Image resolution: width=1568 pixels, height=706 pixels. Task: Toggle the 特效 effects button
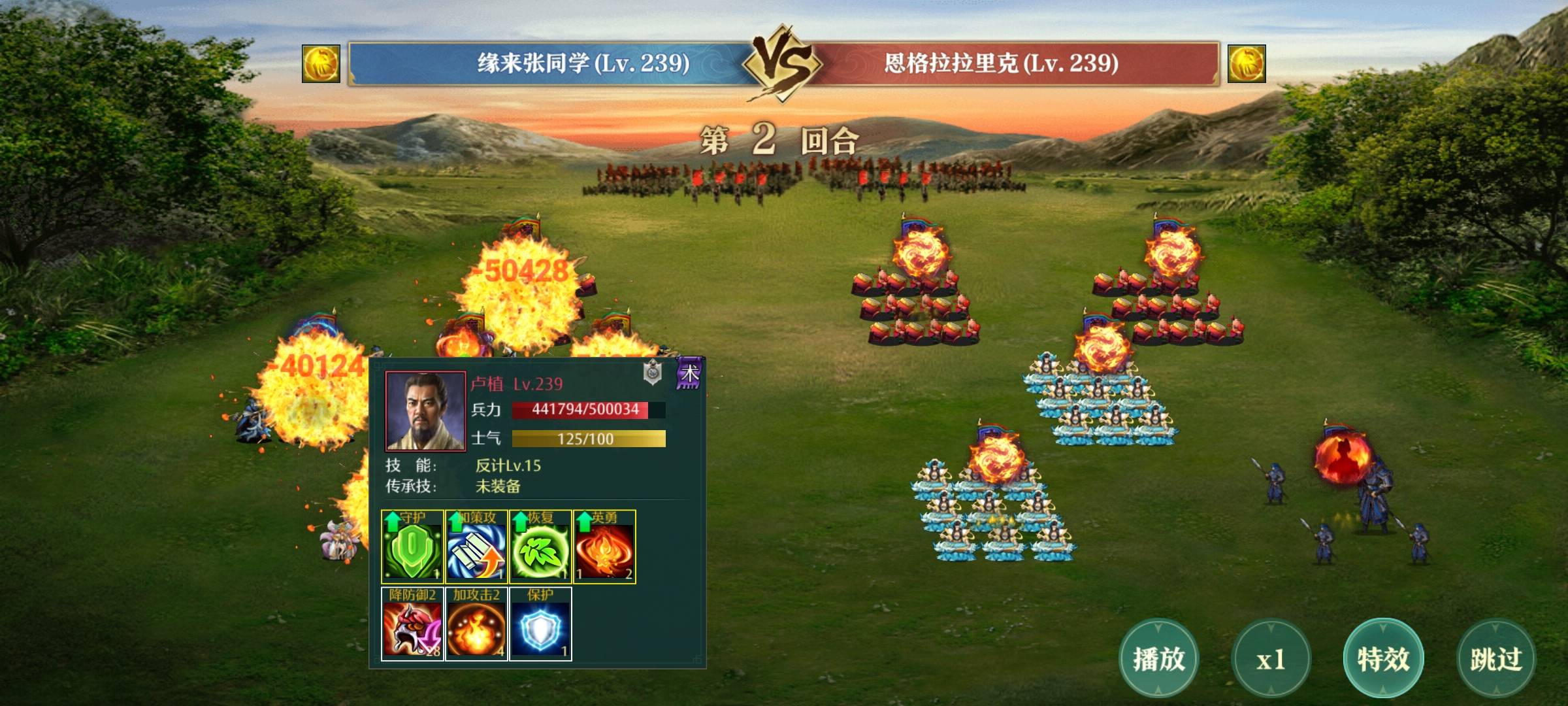pos(1383,658)
